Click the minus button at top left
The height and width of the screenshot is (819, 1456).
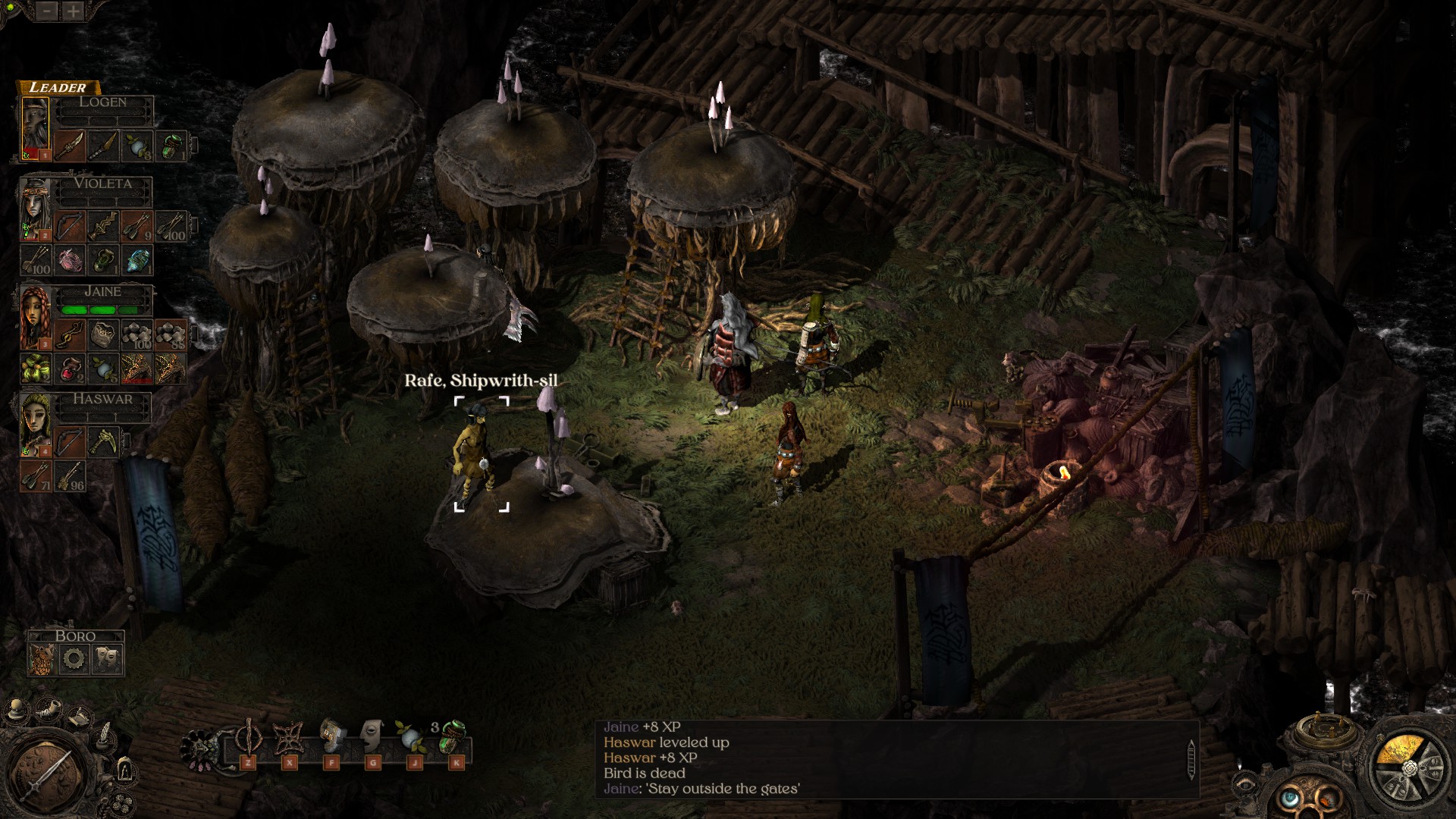[47, 11]
